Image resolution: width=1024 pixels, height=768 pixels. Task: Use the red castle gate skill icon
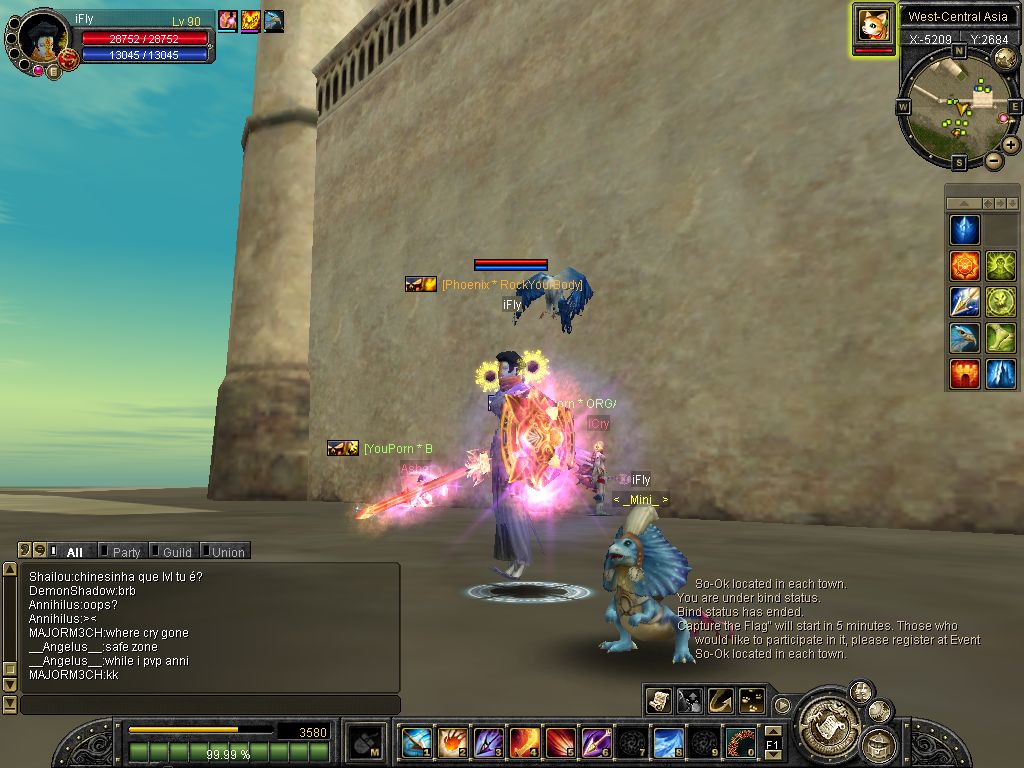(x=965, y=374)
